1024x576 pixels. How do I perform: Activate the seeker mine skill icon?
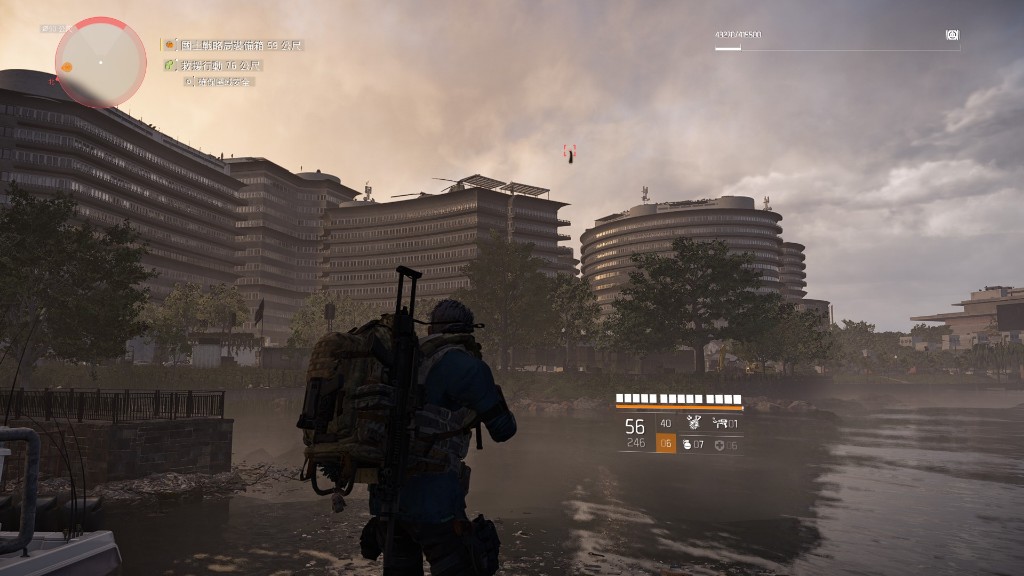pyautogui.click(x=694, y=423)
